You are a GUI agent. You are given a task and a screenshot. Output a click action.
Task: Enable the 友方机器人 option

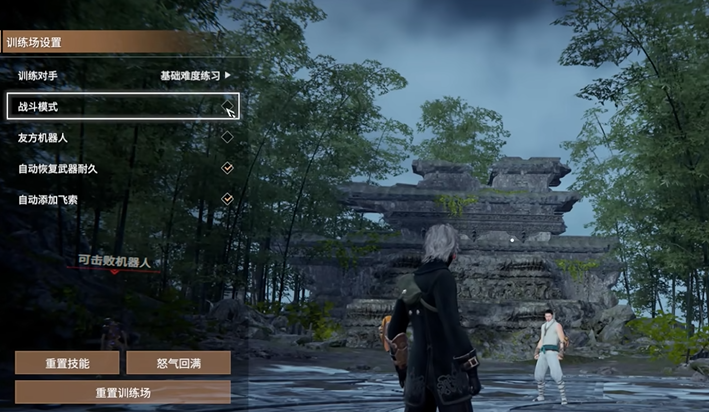227,137
